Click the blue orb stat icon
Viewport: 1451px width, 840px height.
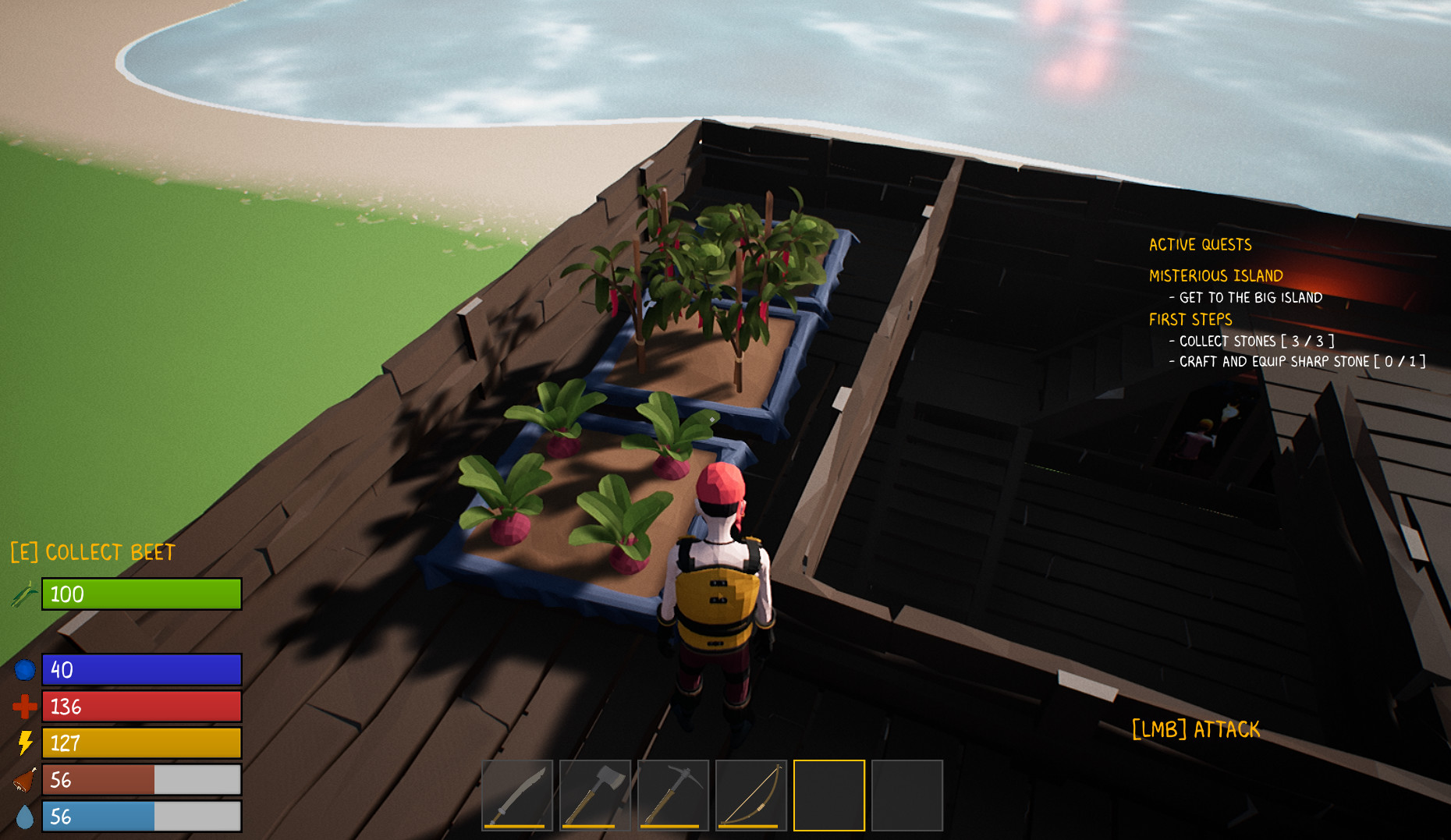tap(24, 669)
